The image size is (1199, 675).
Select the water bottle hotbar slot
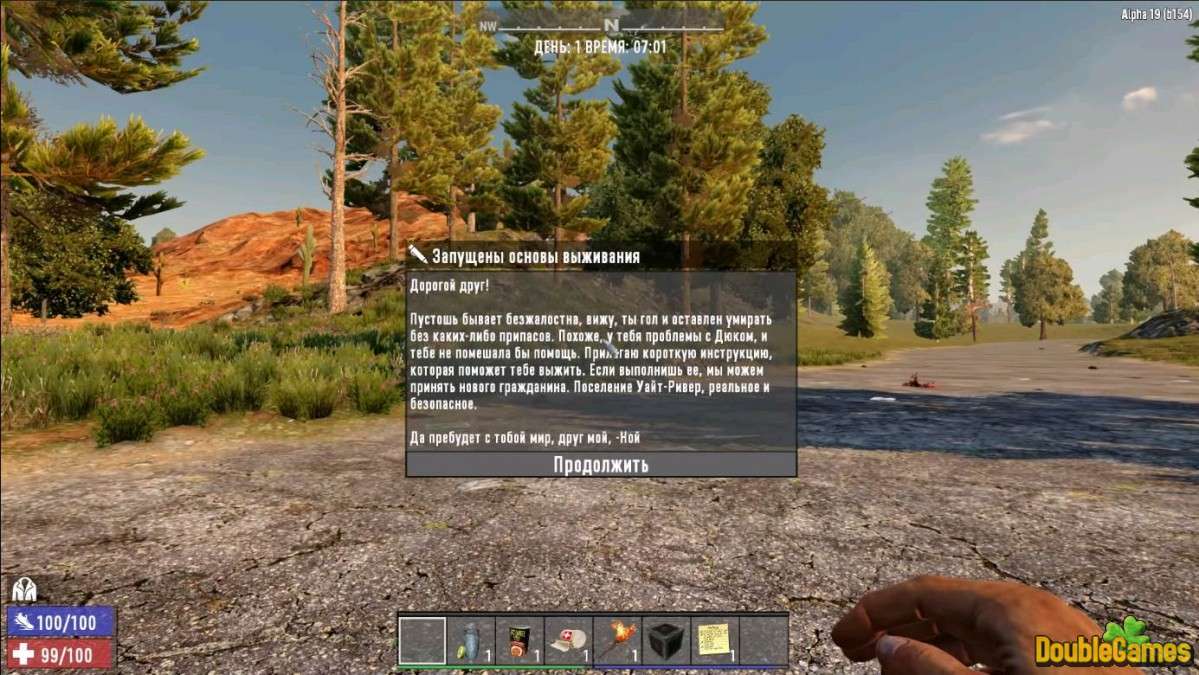click(x=471, y=640)
